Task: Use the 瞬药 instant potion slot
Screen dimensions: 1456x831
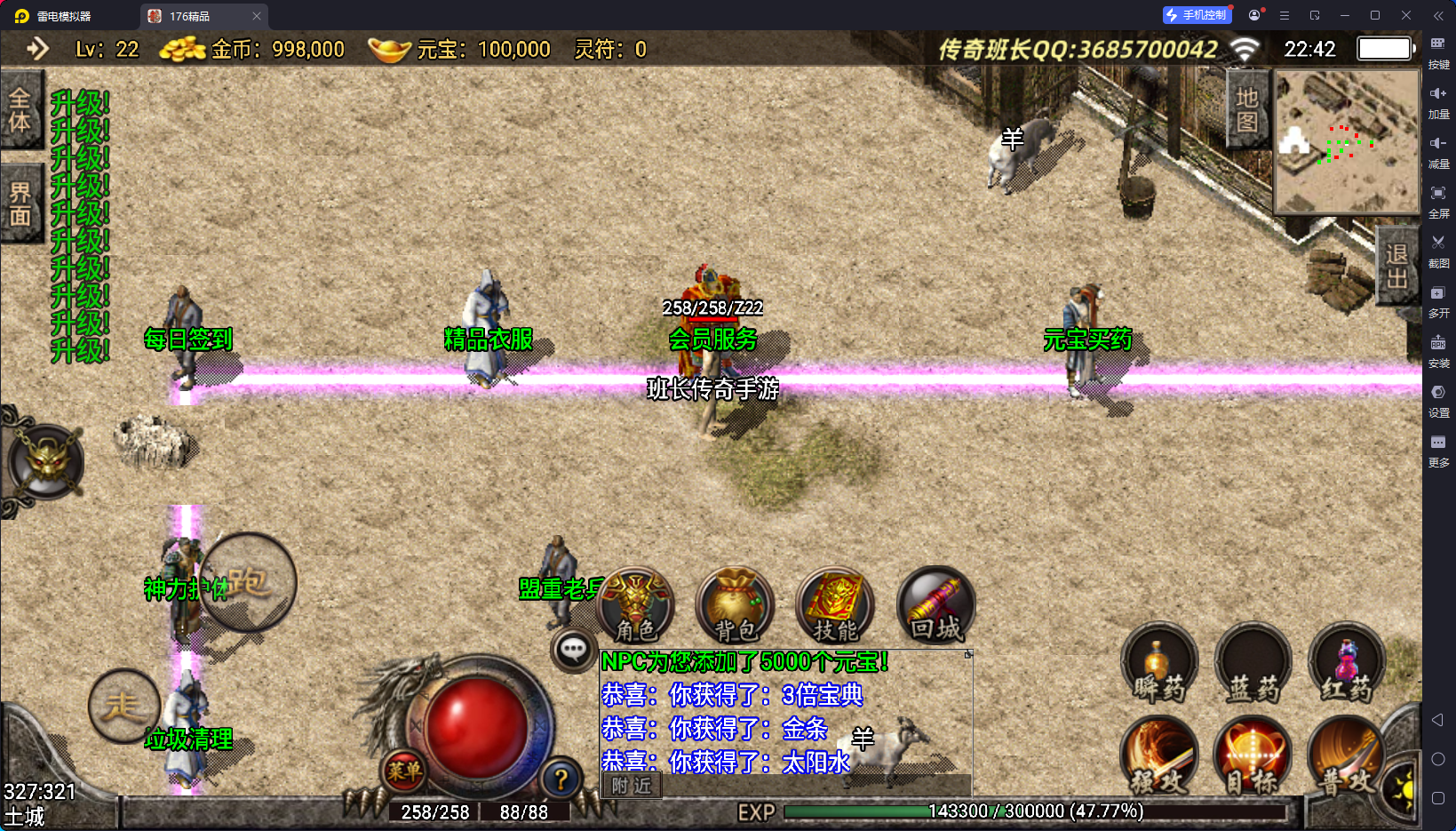Action: point(1159,664)
